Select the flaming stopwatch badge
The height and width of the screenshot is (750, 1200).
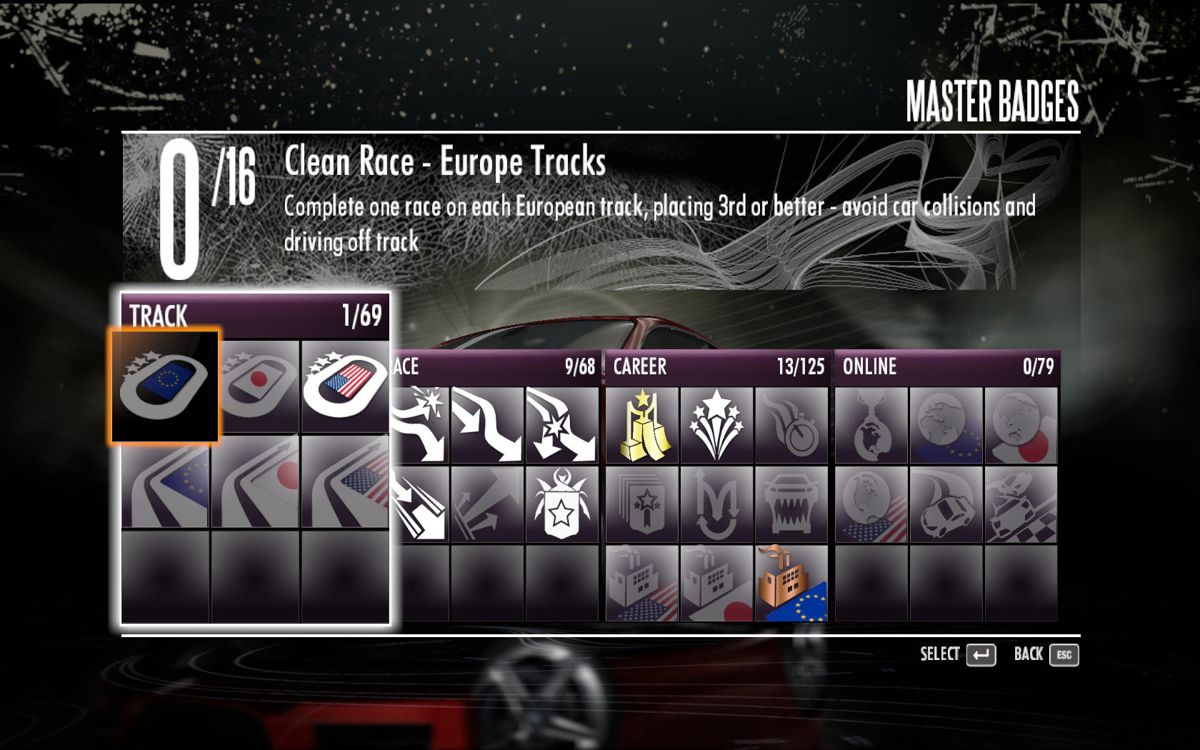793,424
